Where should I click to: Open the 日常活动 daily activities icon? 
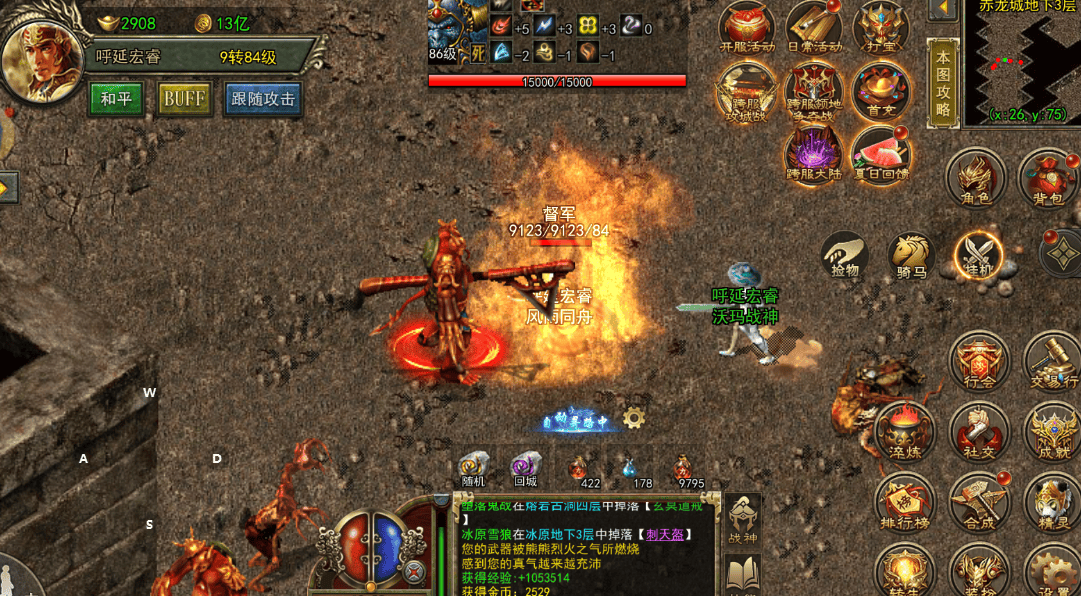[814, 27]
